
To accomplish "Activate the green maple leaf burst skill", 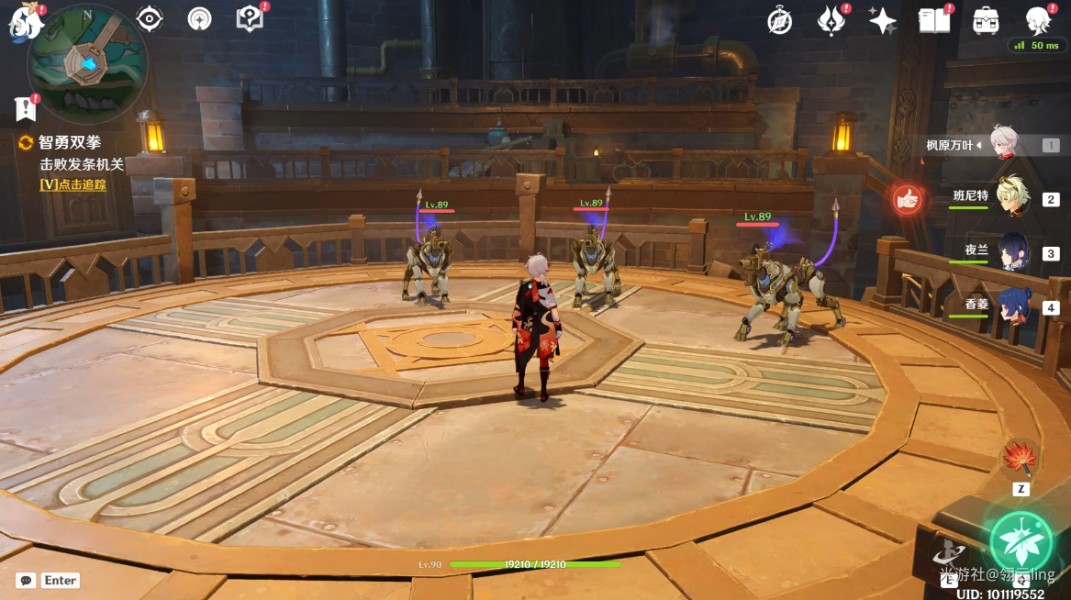I will (x=1021, y=542).
